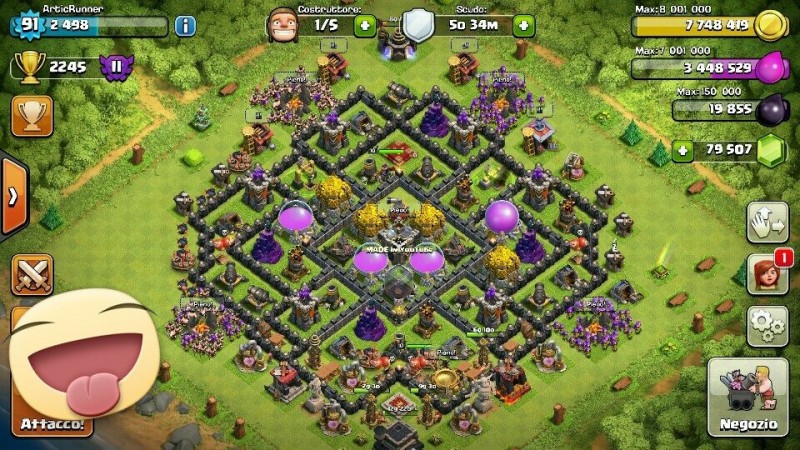View the purple league badge
The height and width of the screenshot is (450, 800).
pyautogui.click(x=119, y=68)
